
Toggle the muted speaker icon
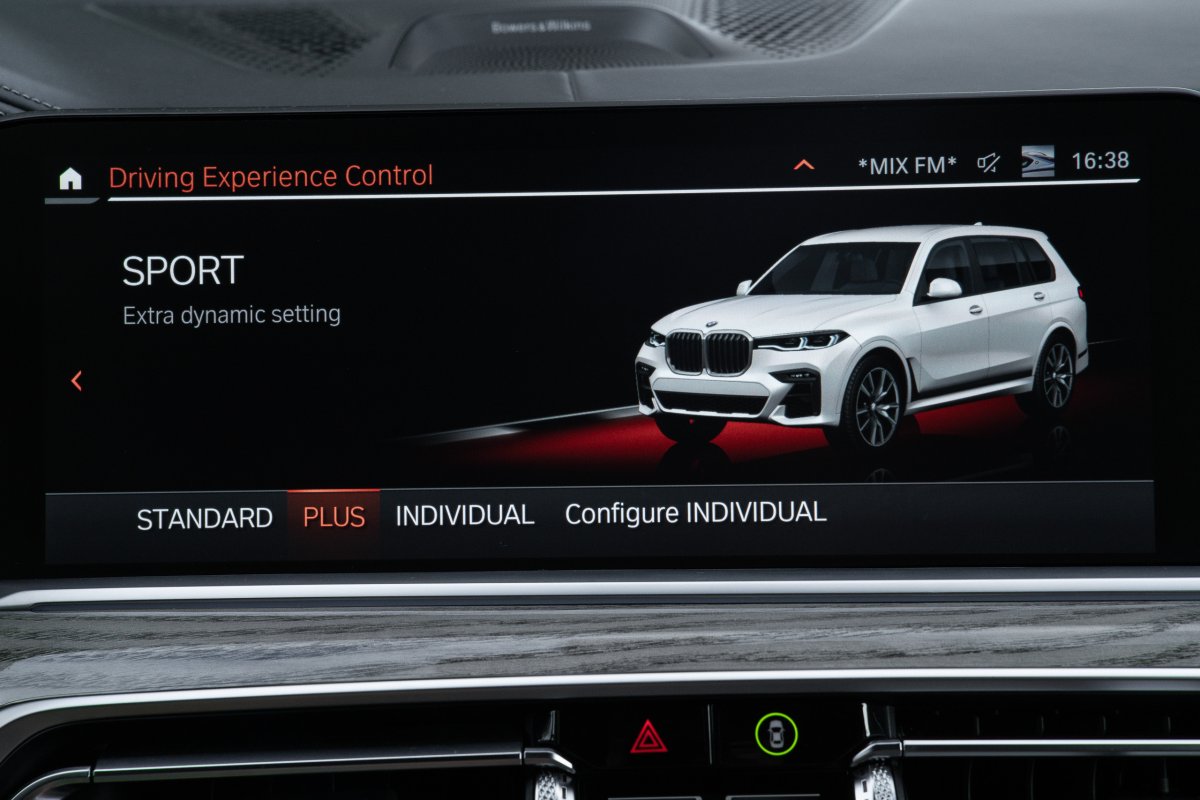989,163
